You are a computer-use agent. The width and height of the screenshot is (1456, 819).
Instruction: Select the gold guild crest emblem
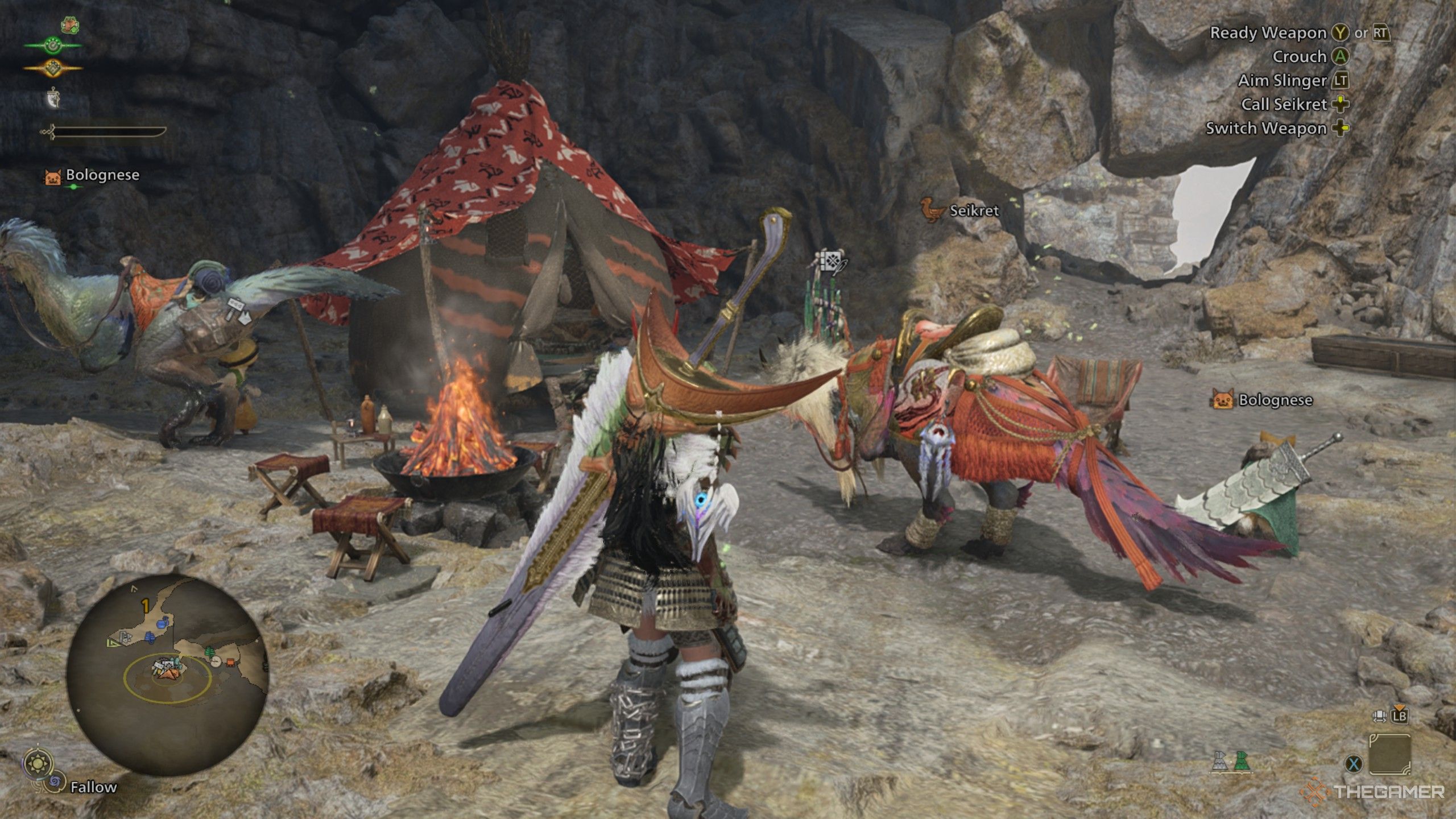pyautogui.click(x=54, y=68)
